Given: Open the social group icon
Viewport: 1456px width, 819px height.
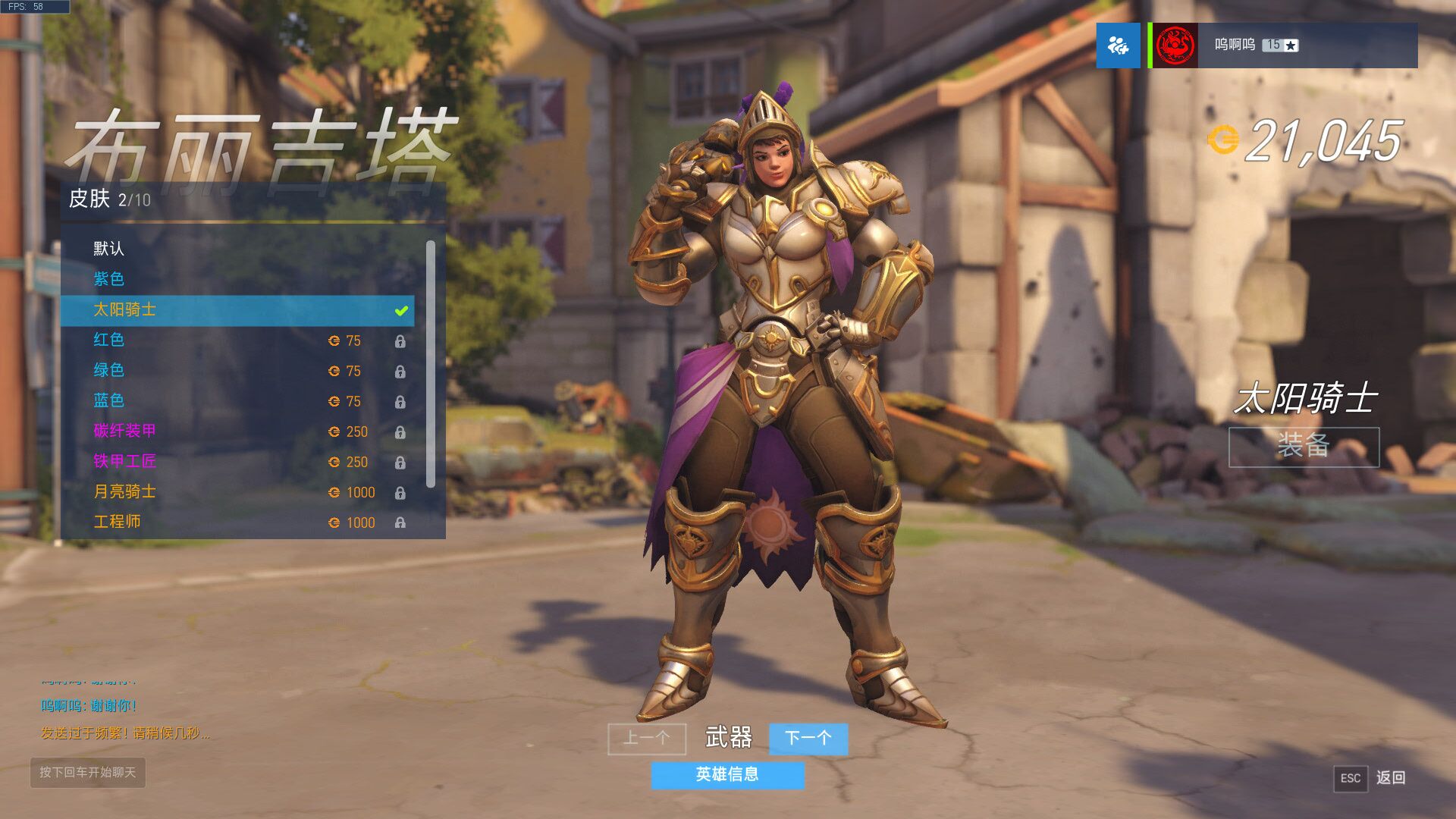Looking at the screenshot, I should pyautogui.click(x=1118, y=45).
